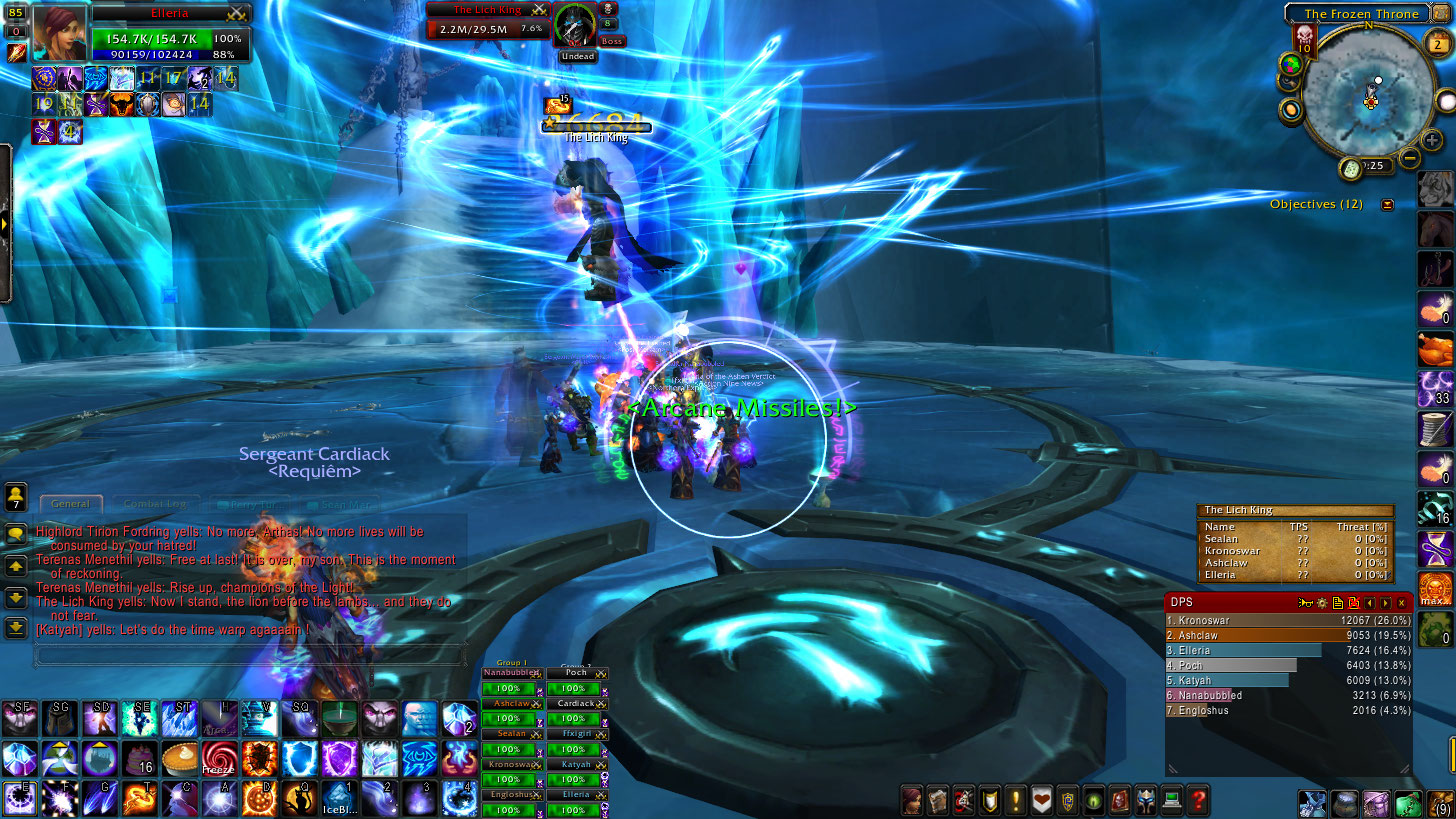
Task: Collapse the Objectives tracker
Action: (1387, 204)
